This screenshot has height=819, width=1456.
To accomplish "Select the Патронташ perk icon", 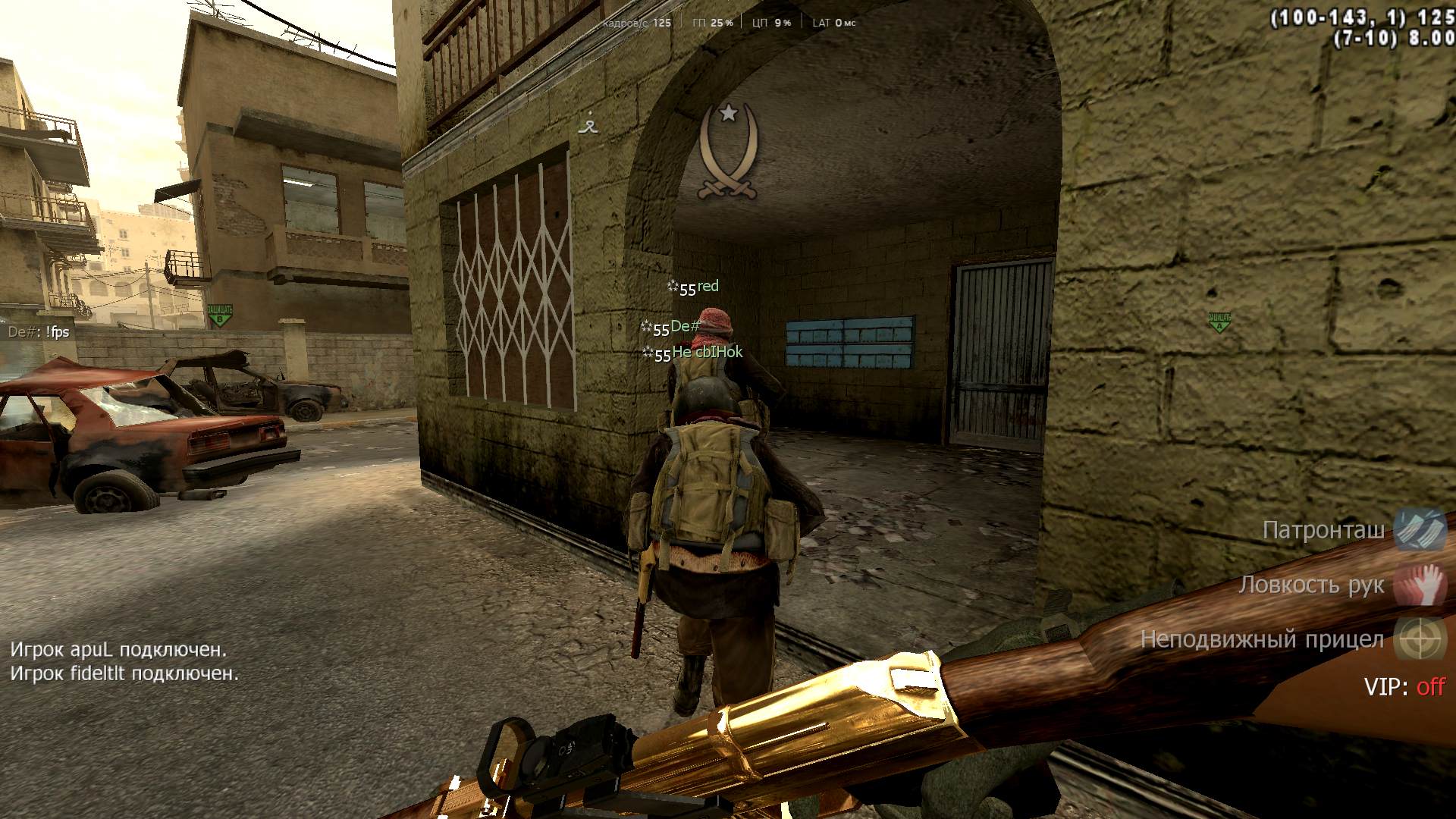I will coord(1420,529).
